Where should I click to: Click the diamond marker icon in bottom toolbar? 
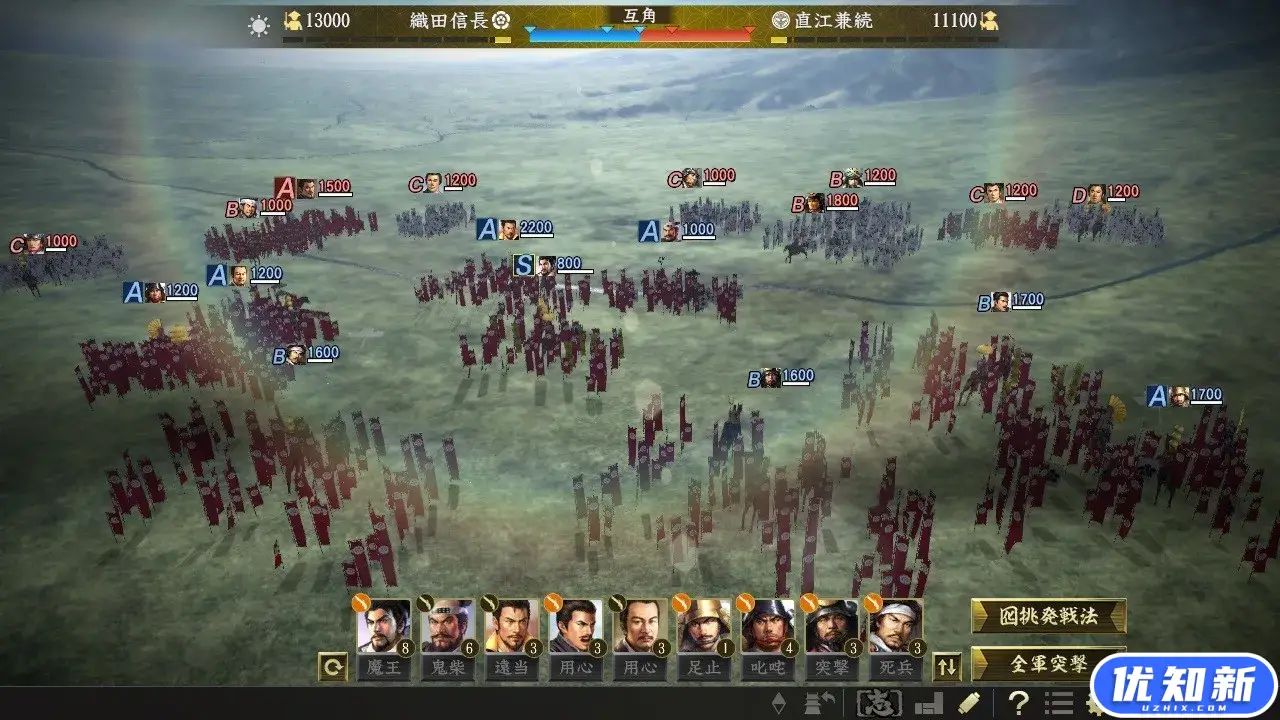click(x=778, y=701)
